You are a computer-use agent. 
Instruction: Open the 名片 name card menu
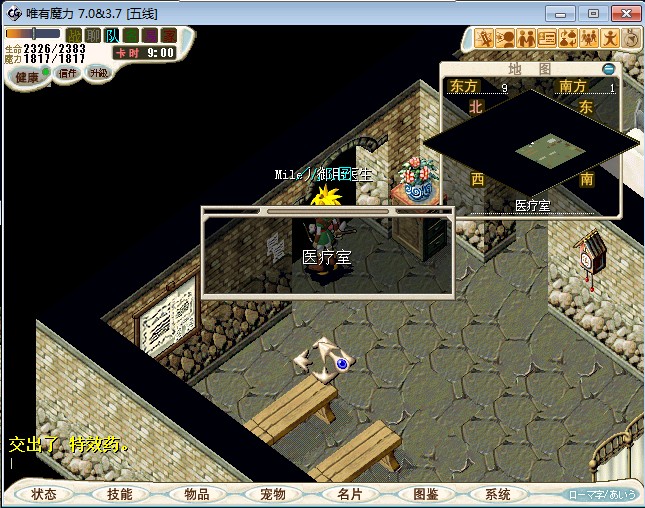[349, 494]
